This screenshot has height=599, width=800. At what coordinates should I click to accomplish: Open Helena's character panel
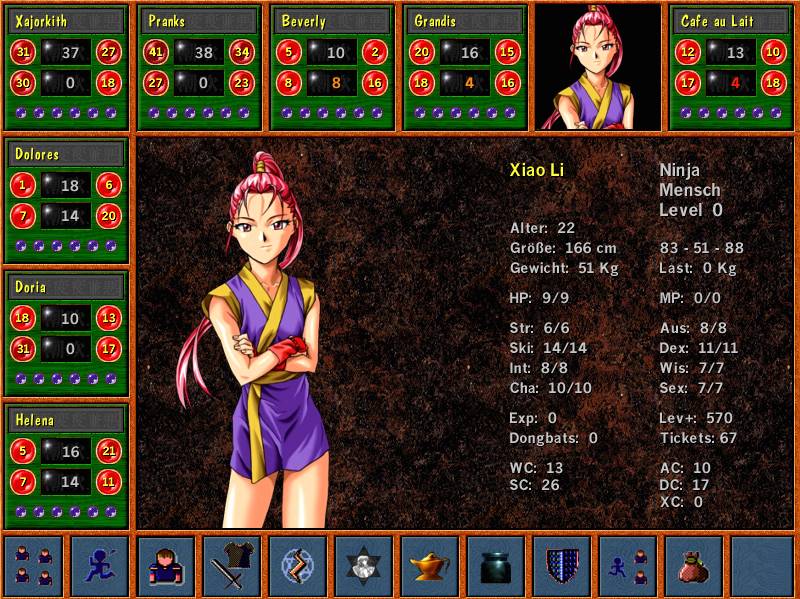click(67, 466)
